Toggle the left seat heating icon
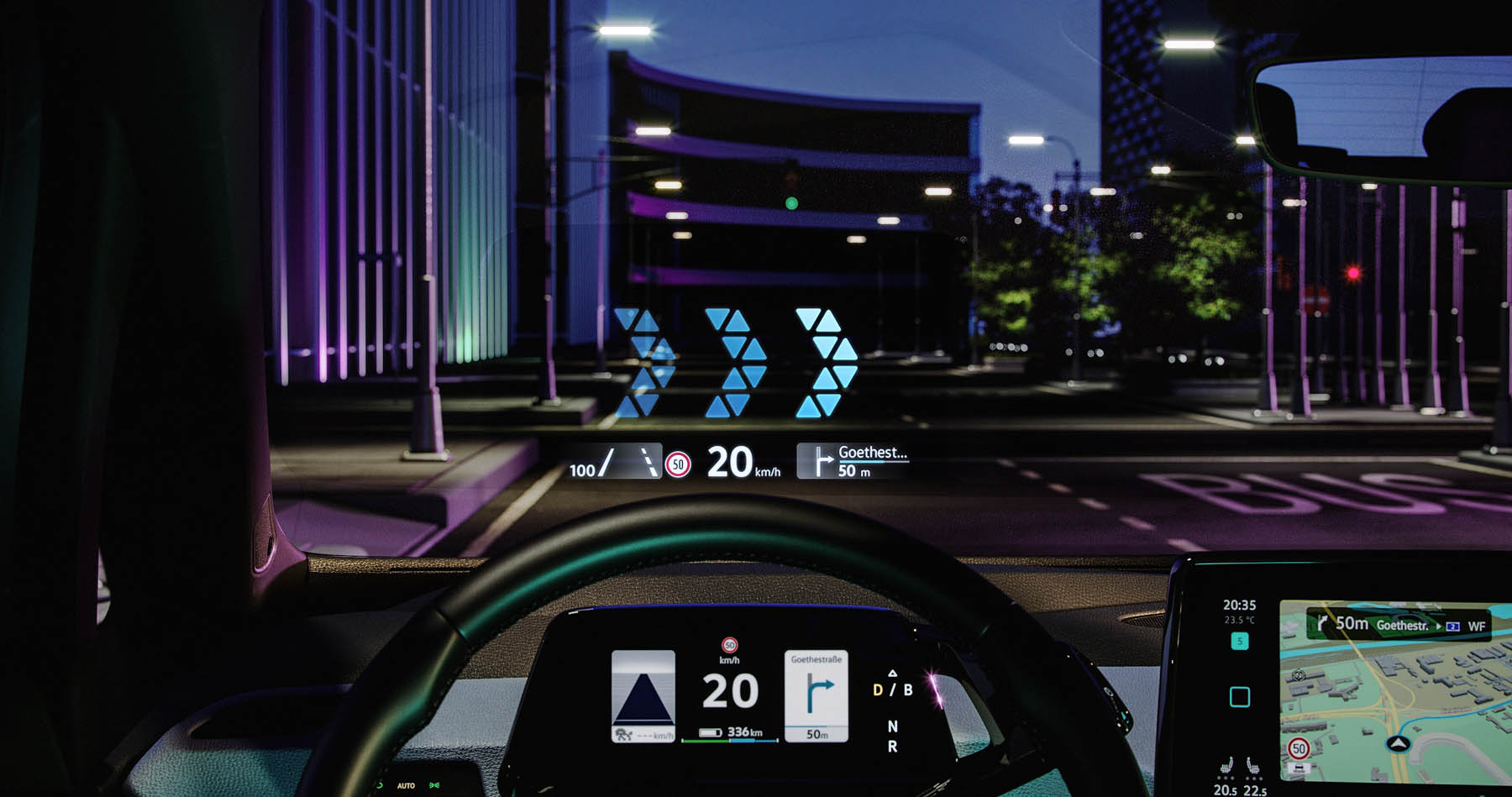Image resolution: width=1512 pixels, height=797 pixels. pyautogui.click(x=1227, y=767)
